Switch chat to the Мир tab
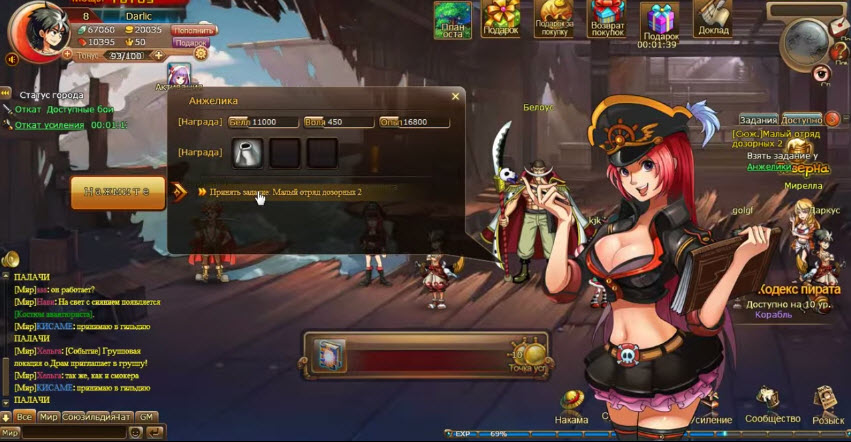This screenshot has height=442, width=851. [x=48, y=416]
